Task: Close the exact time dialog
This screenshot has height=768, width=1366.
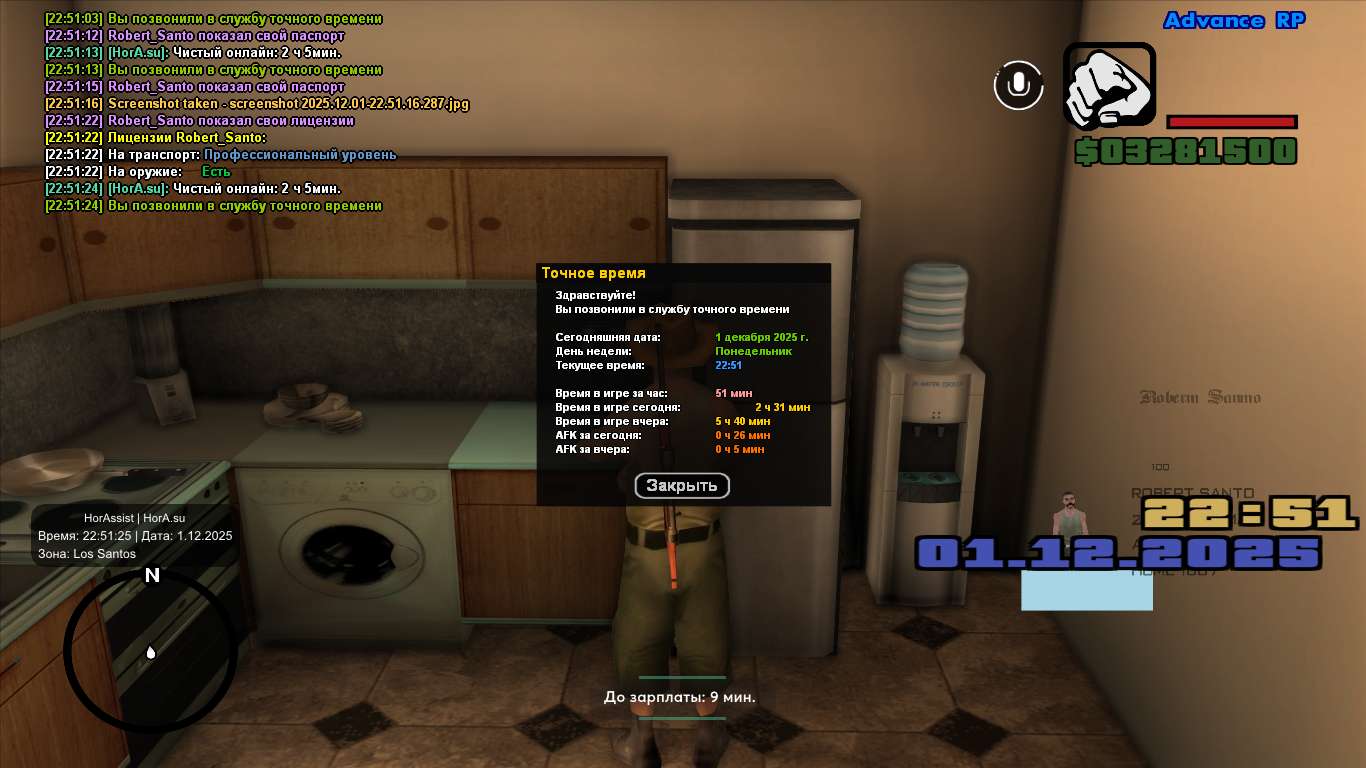Action: point(682,486)
